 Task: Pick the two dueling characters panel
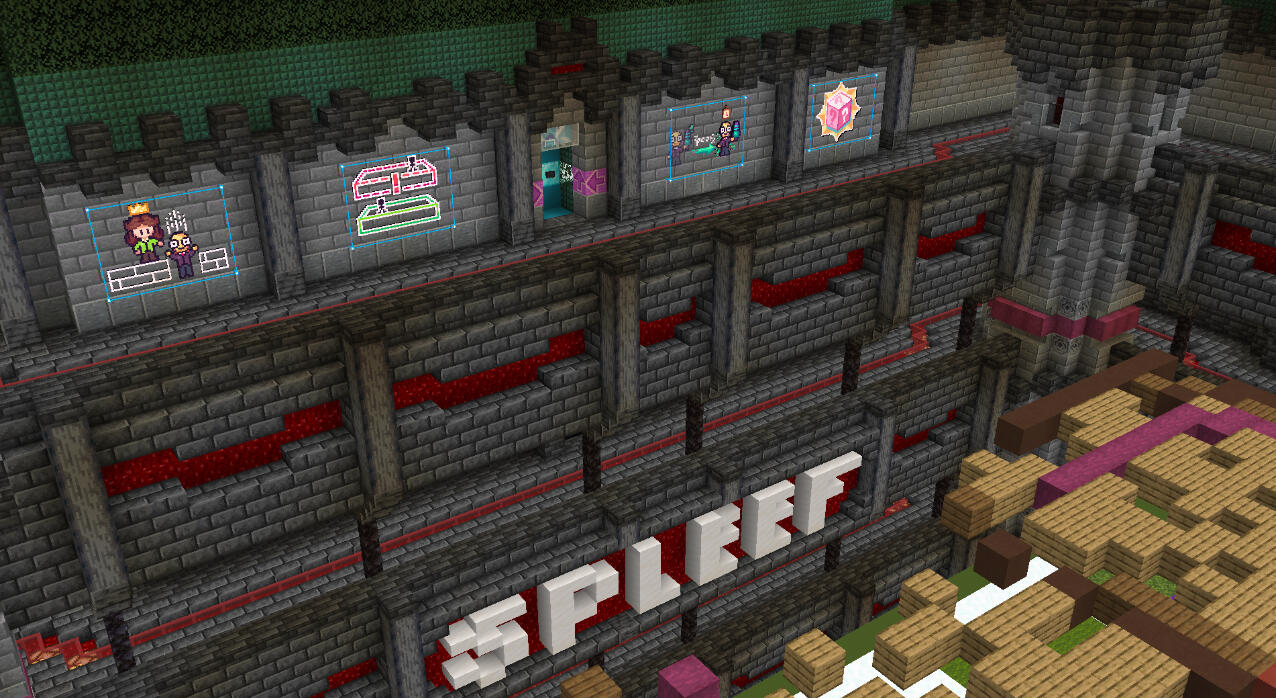(707, 139)
